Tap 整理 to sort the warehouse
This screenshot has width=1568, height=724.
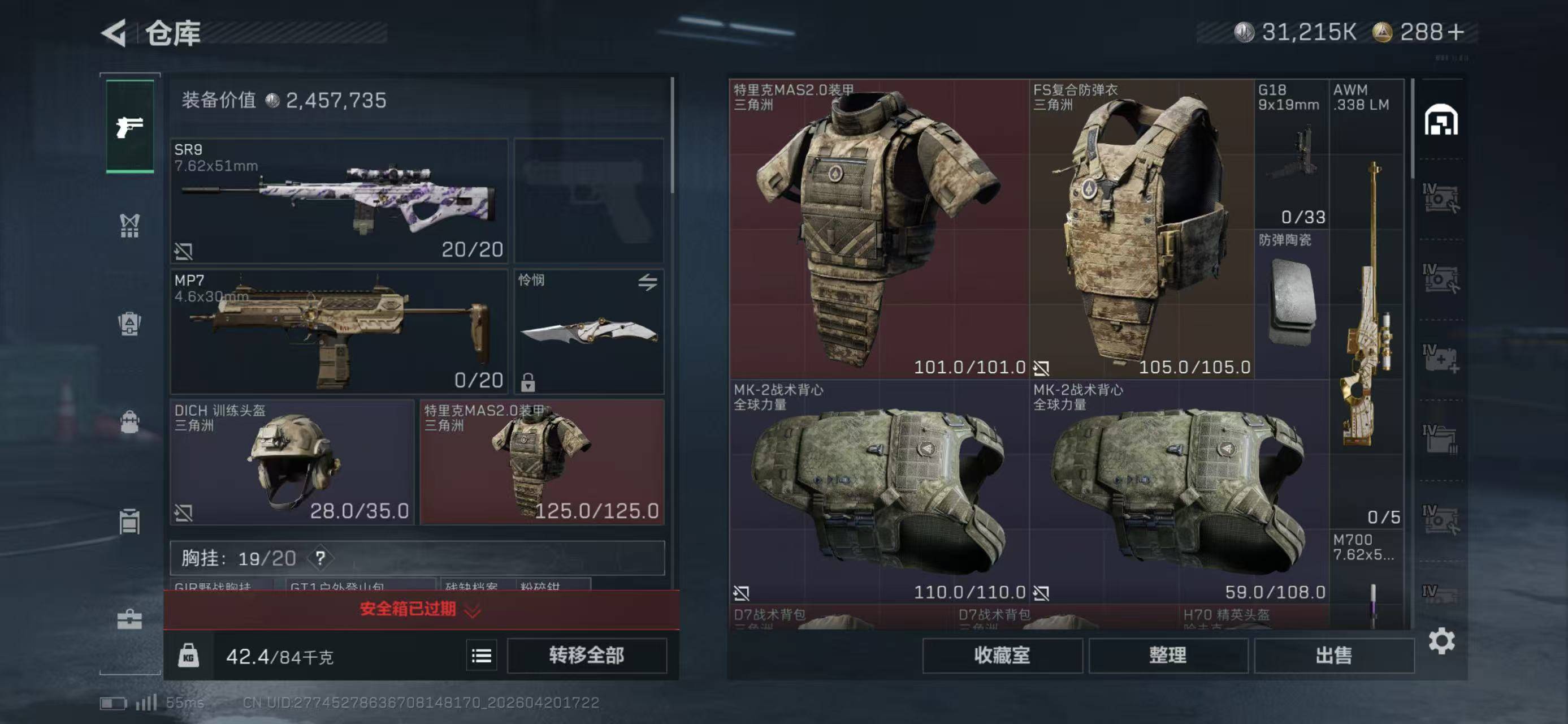[x=1167, y=655]
